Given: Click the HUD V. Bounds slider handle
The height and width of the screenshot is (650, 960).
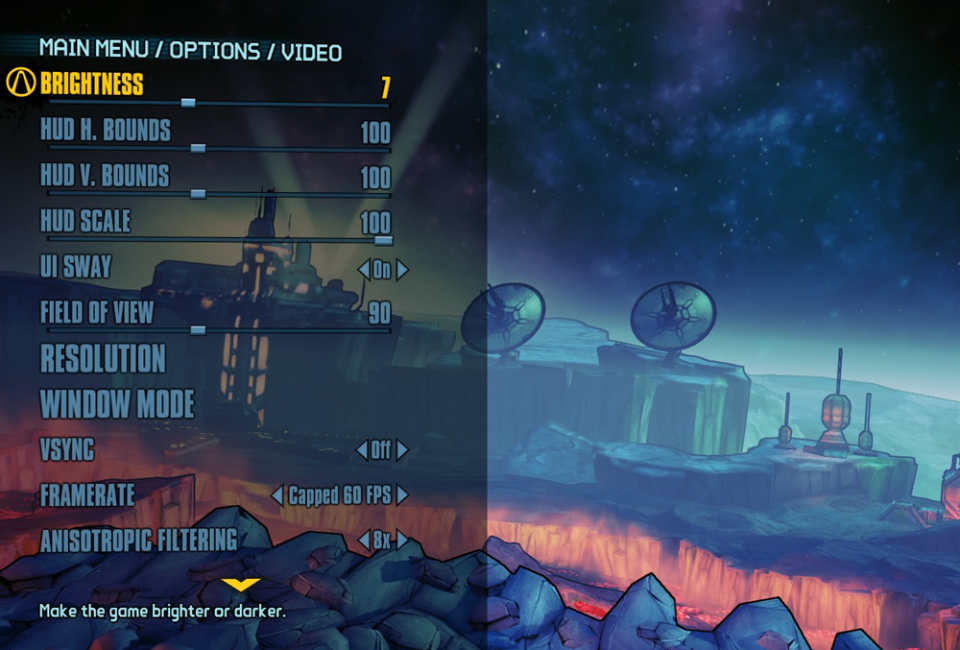Looking at the screenshot, I should 197,194.
